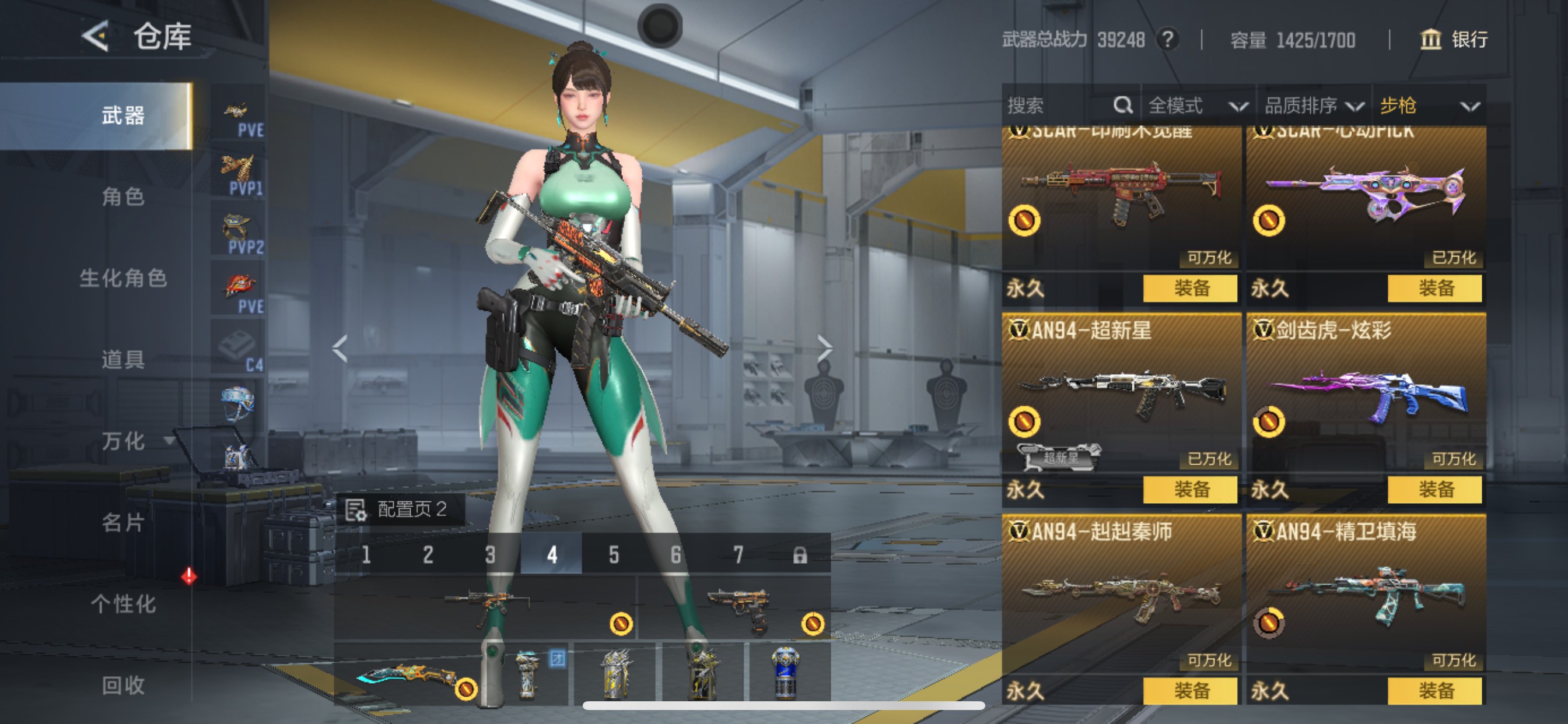Switch to the 角色 character category
Viewport: 1568px width, 724px height.
pos(123,196)
